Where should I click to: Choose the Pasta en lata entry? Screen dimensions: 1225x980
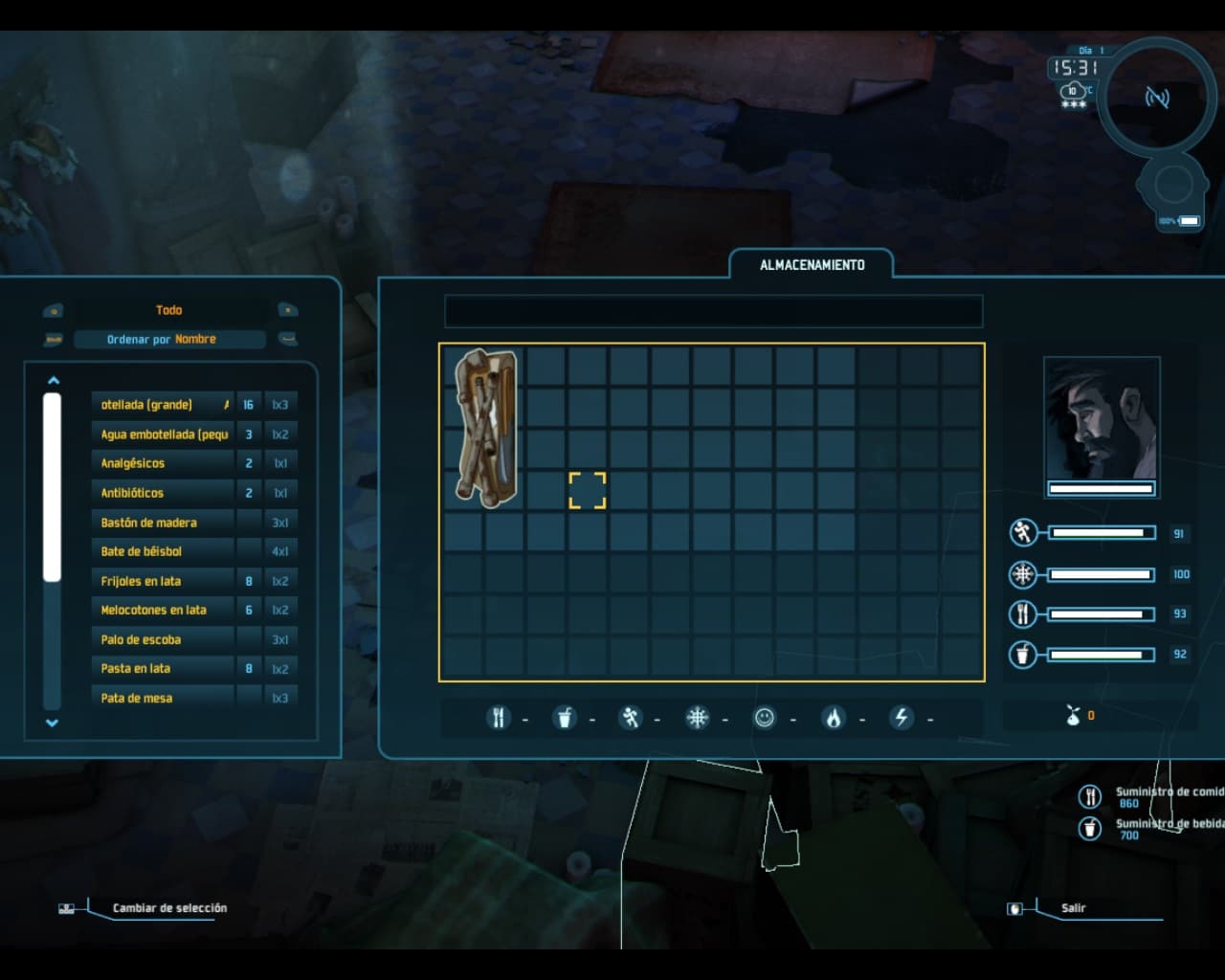click(x=164, y=668)
